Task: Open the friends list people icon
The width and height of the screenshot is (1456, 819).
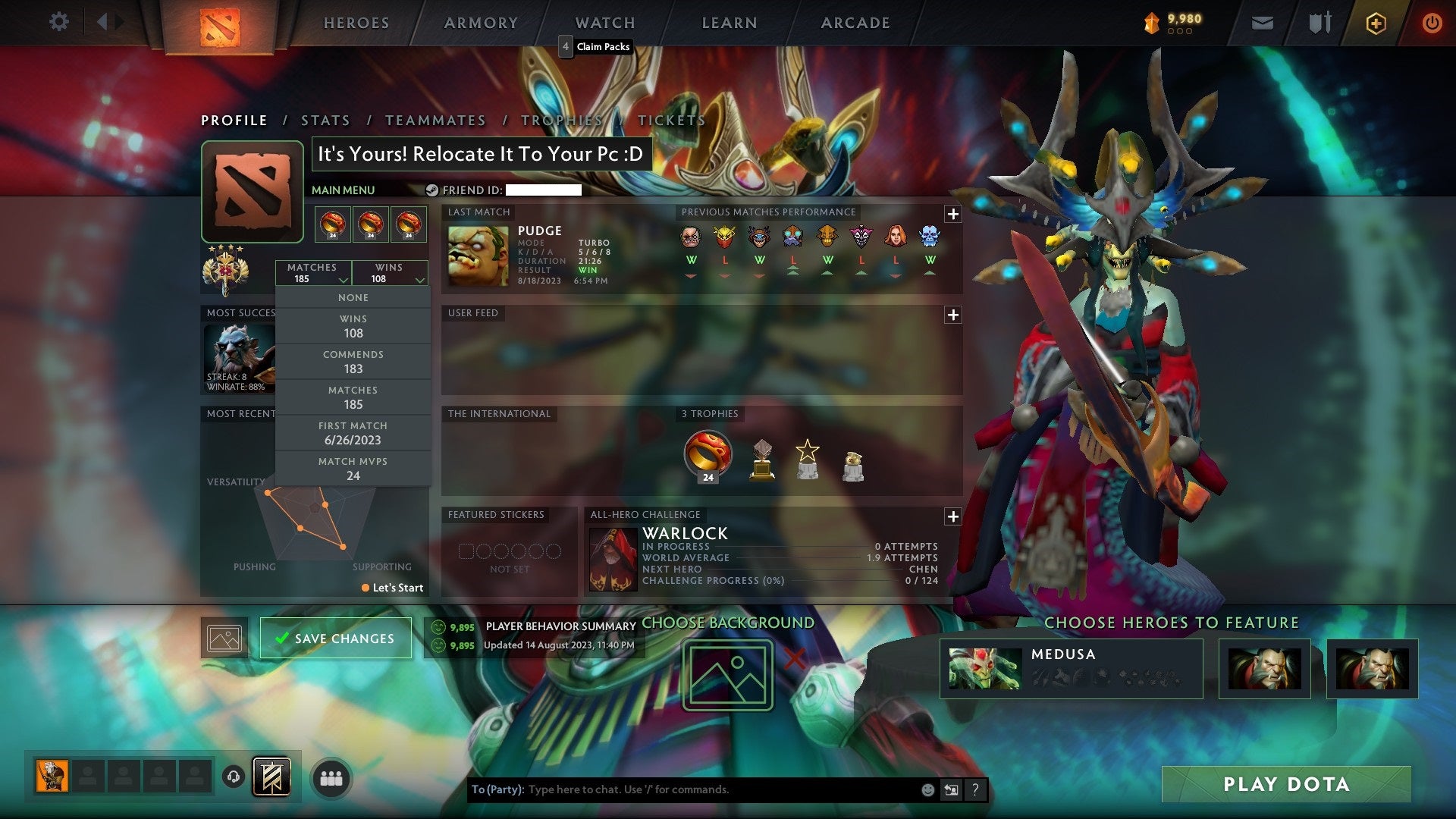Action: pos(331,777)
